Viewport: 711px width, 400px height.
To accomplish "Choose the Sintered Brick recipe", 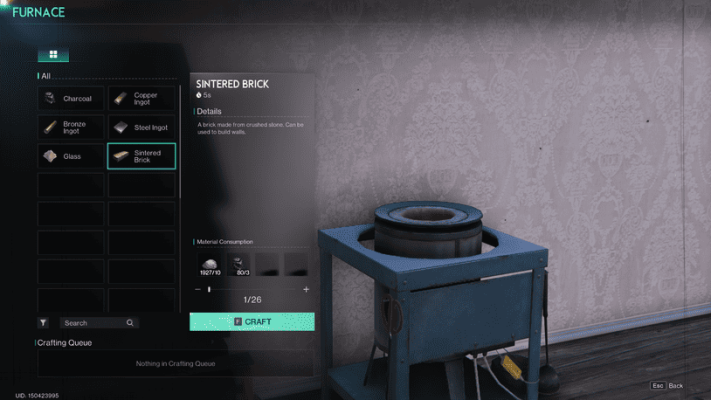I will 142,156.
